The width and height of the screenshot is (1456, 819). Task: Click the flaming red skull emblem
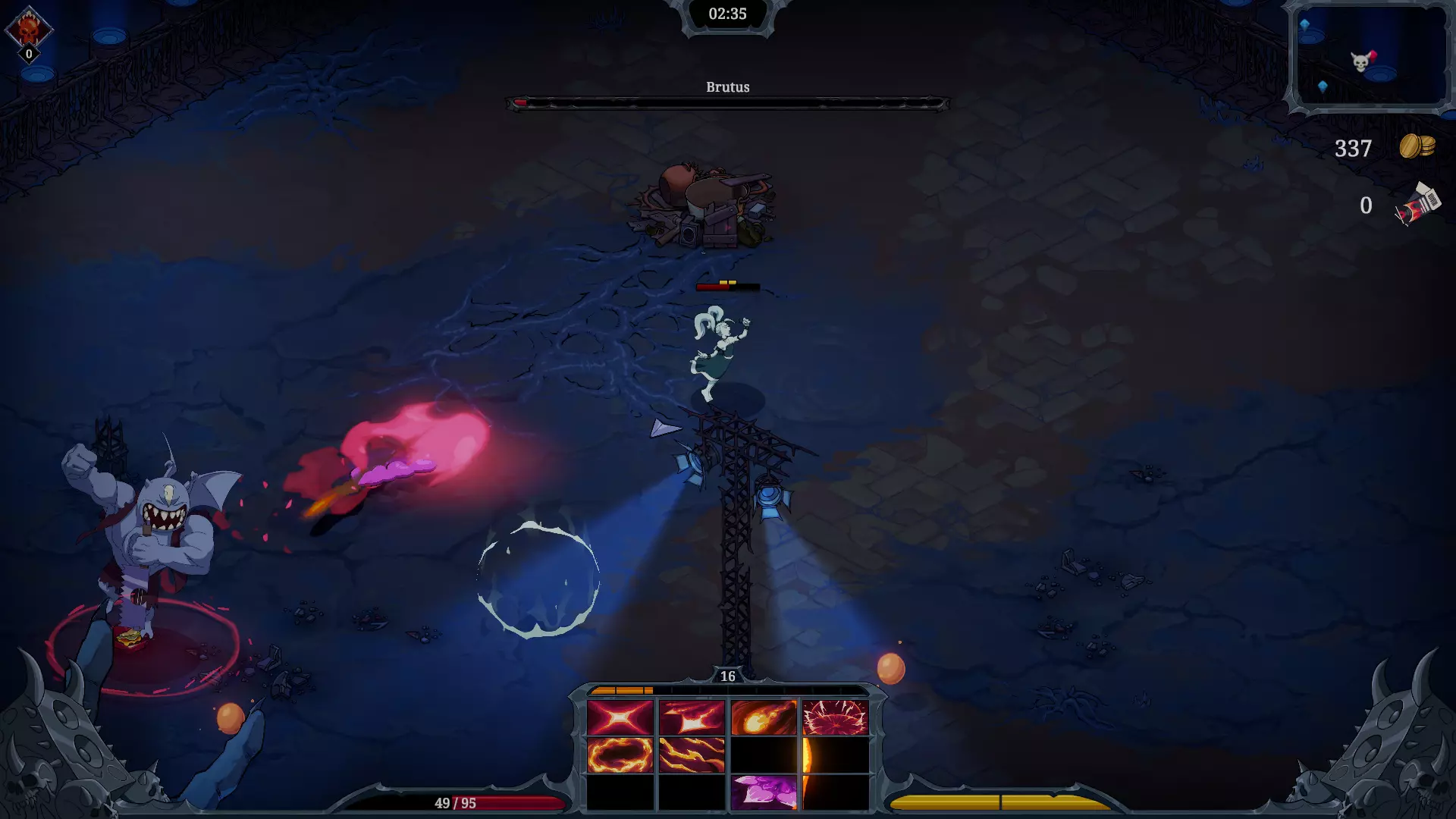pyautogui.click(x=29, y=29)
